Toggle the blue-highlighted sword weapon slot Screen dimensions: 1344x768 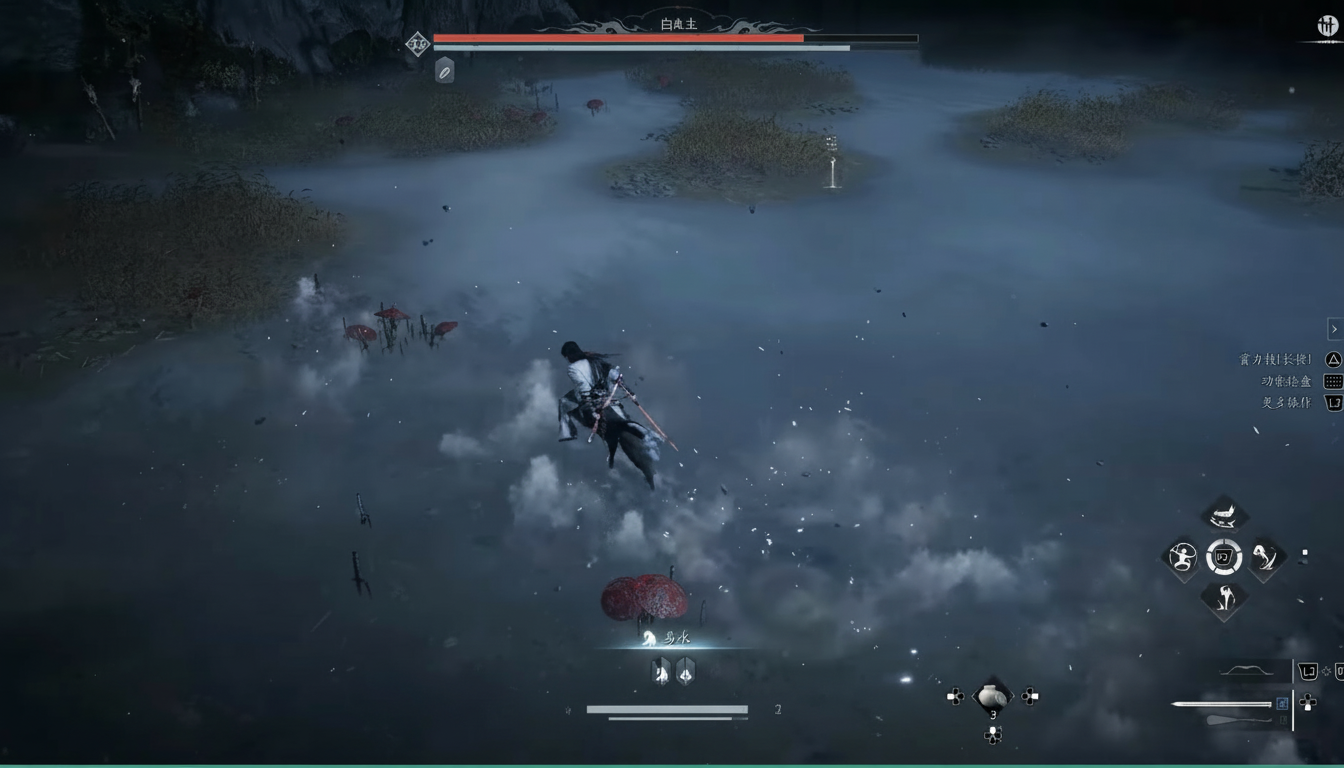(x=1282, y=704)
